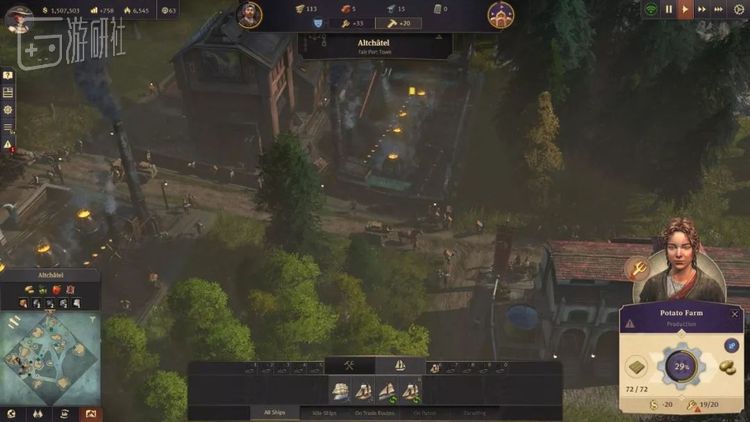The height and width of the screenshot is (422, 750).
Task: Switch to the On Trade Routes tab
Action: pos(374,412)
